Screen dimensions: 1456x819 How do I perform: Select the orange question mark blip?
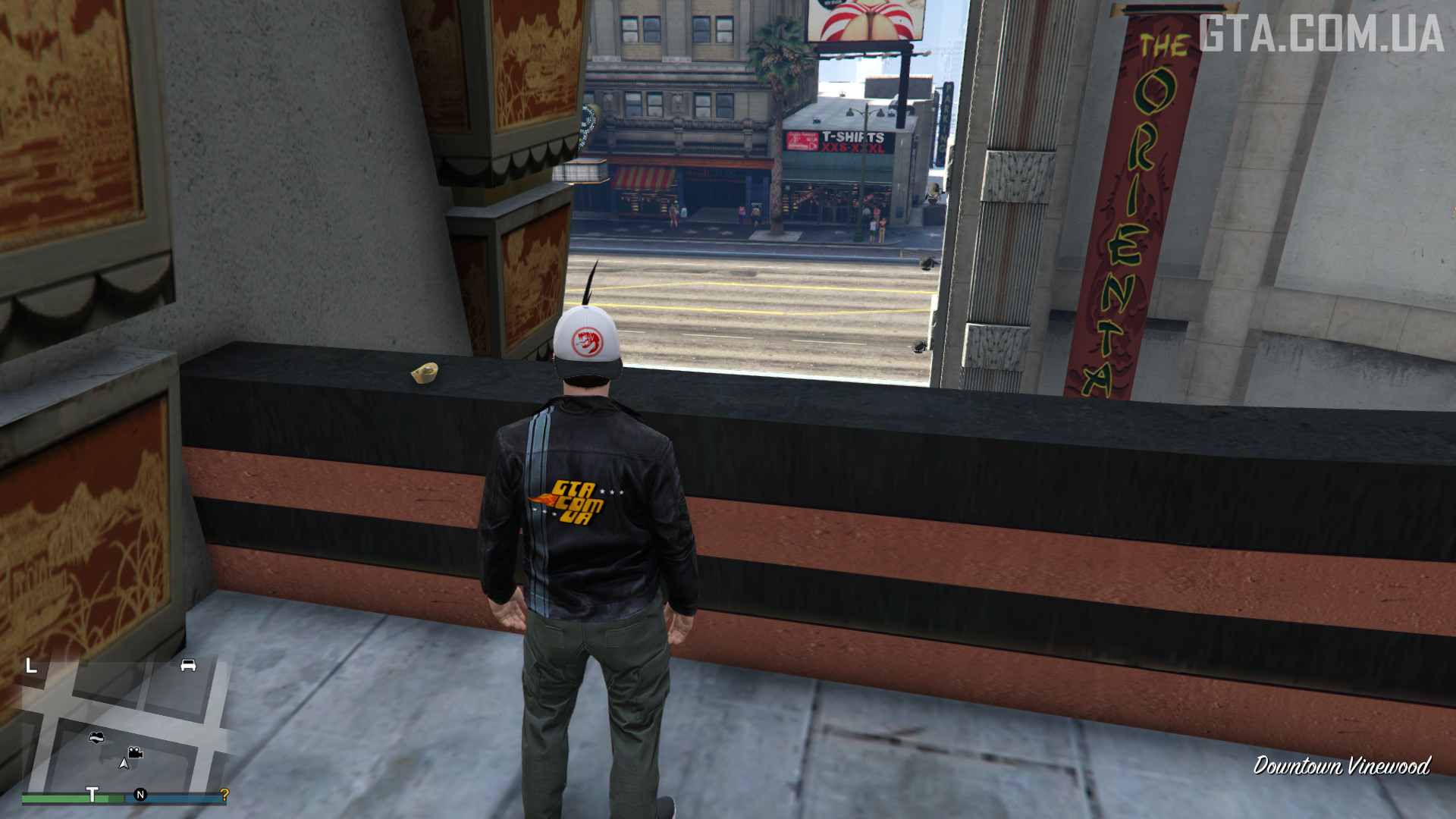(224, 794)
